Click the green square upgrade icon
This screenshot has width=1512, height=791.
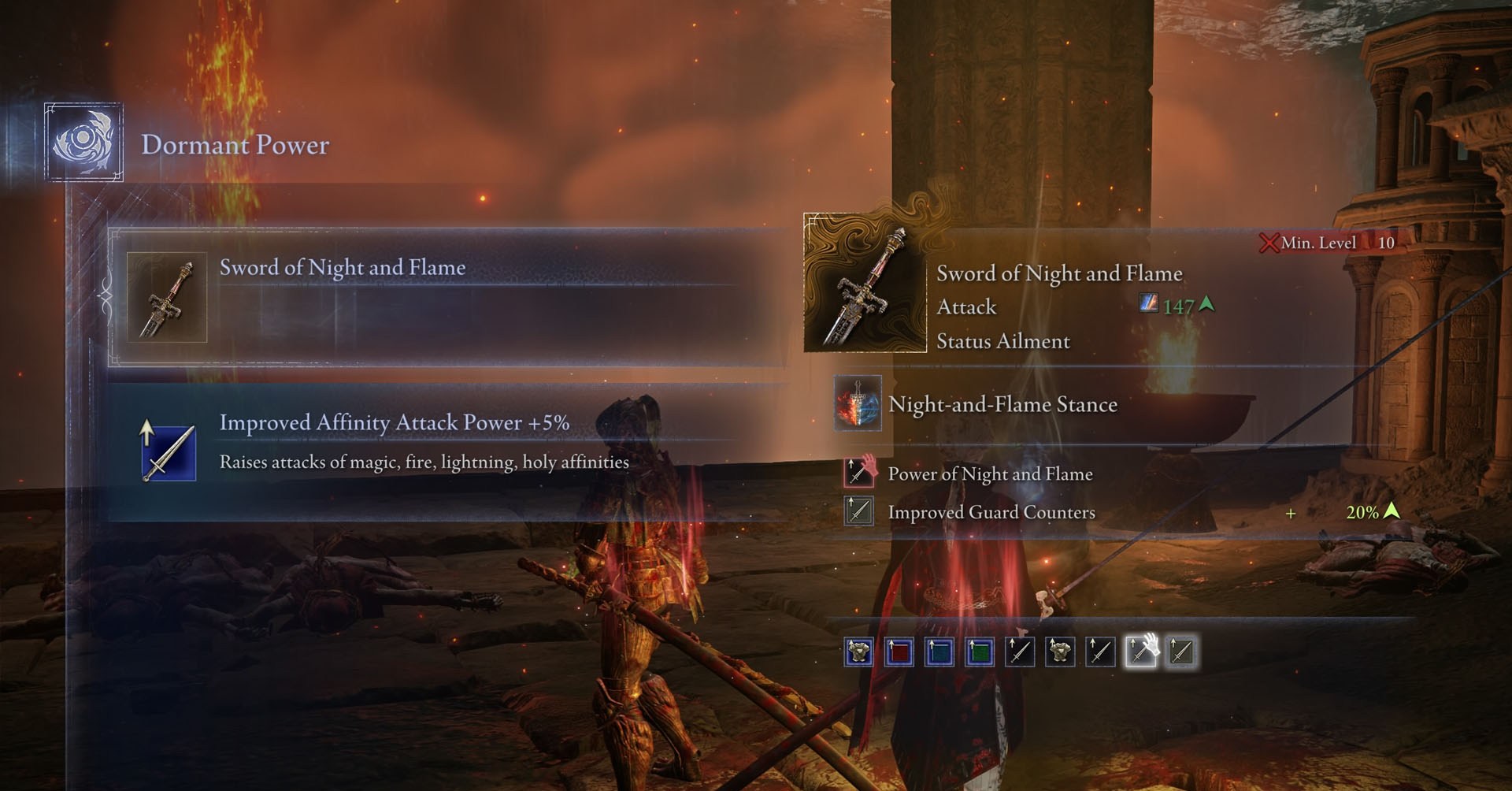point(977,652)
